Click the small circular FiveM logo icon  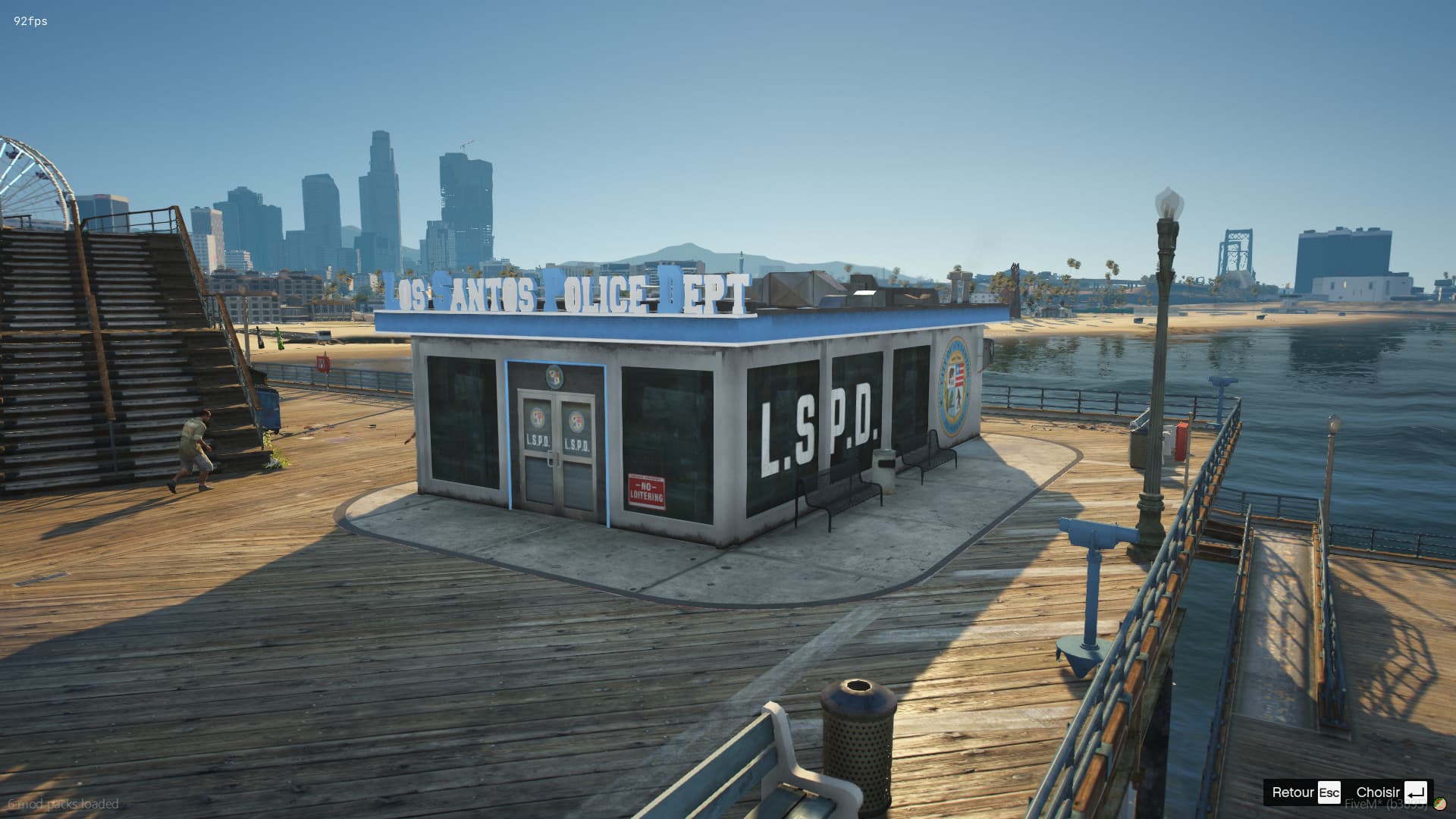[x=1439, y=805]
